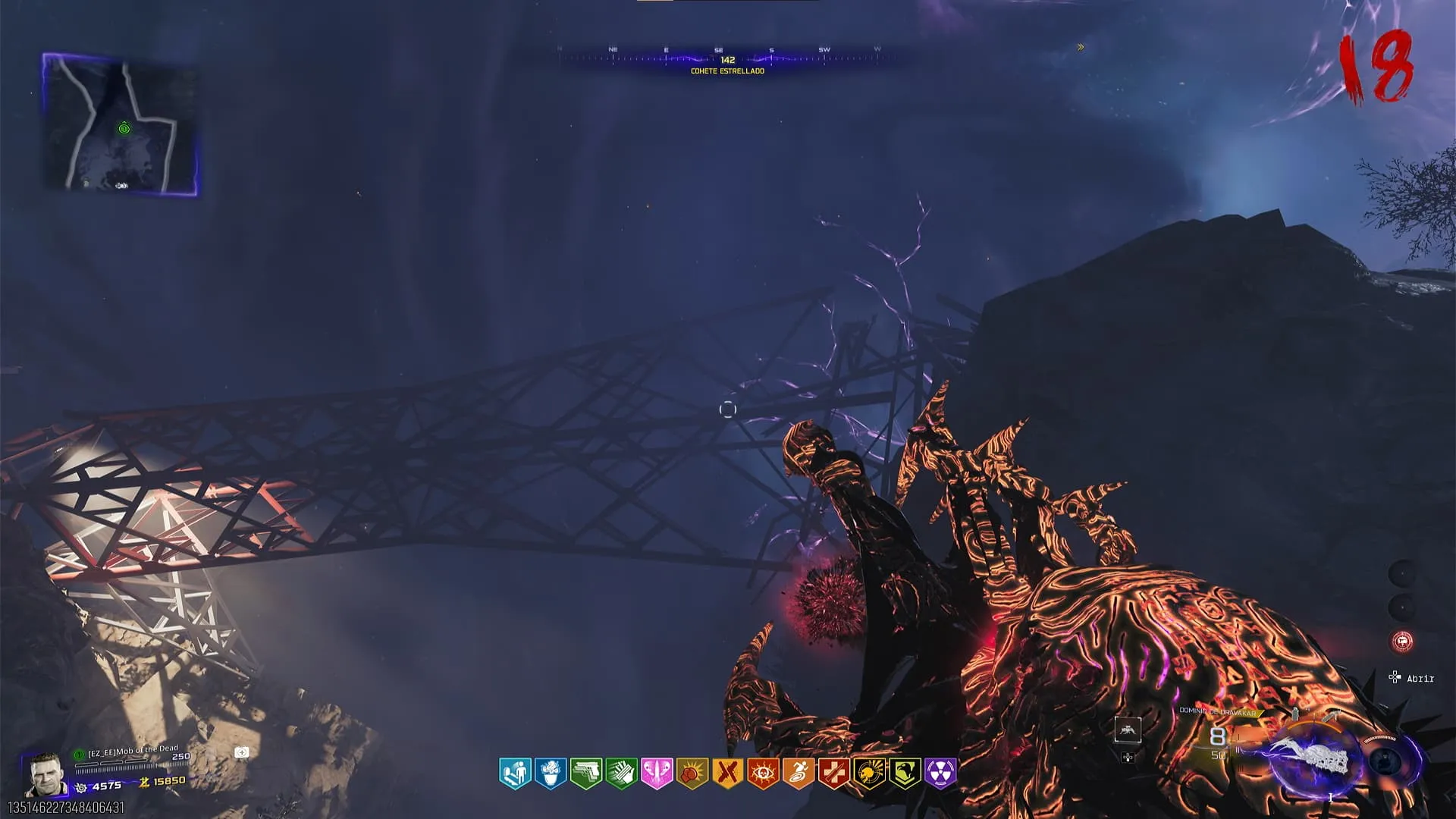The image size is (1456, 819).
Task: Select the green pistol perk icon
Action: (x=585, y=773)
